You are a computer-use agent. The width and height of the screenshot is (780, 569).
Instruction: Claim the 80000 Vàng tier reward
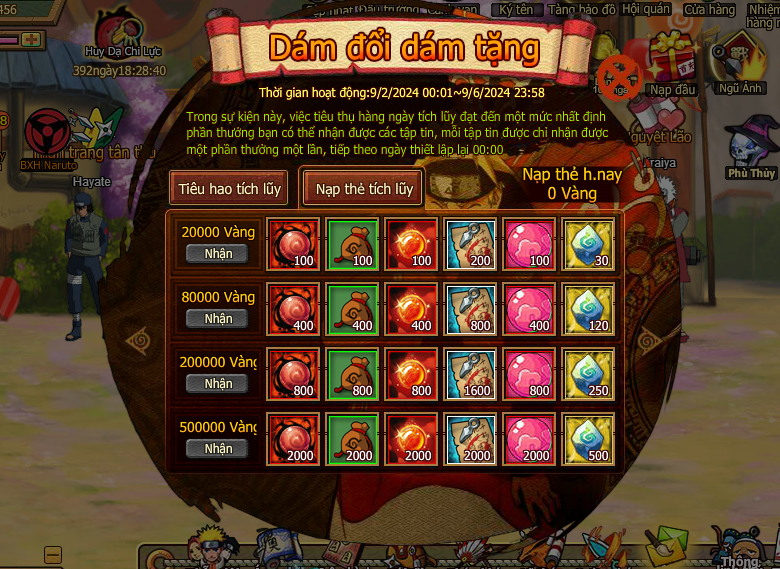click(x=218, y=319)
